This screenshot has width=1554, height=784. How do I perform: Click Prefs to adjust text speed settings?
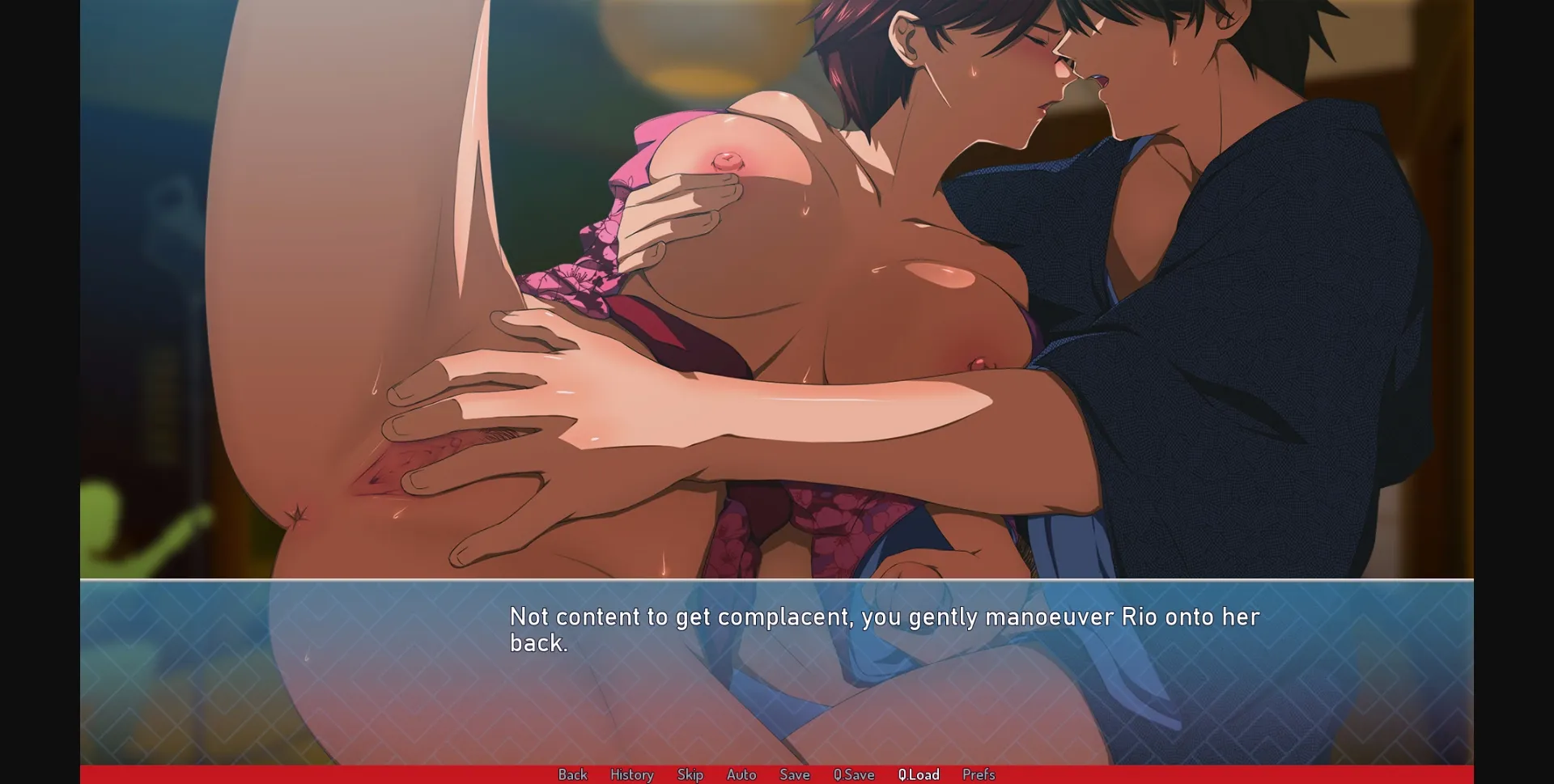979,774
